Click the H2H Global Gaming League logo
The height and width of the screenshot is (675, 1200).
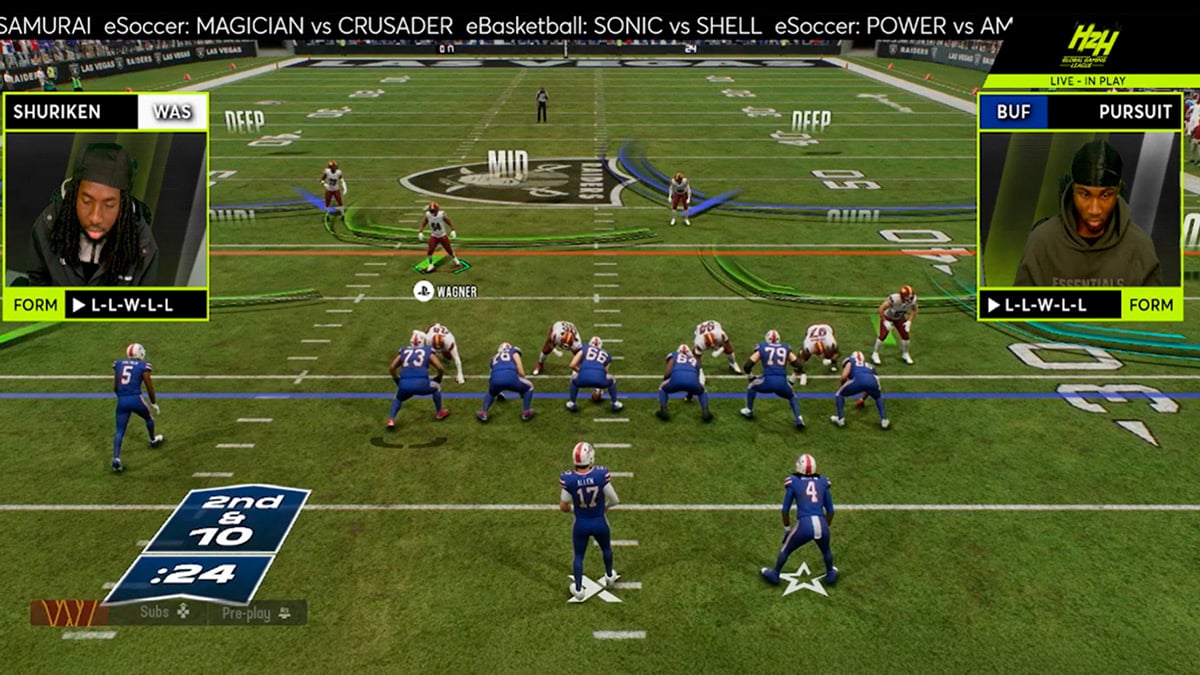(1093, 45)
